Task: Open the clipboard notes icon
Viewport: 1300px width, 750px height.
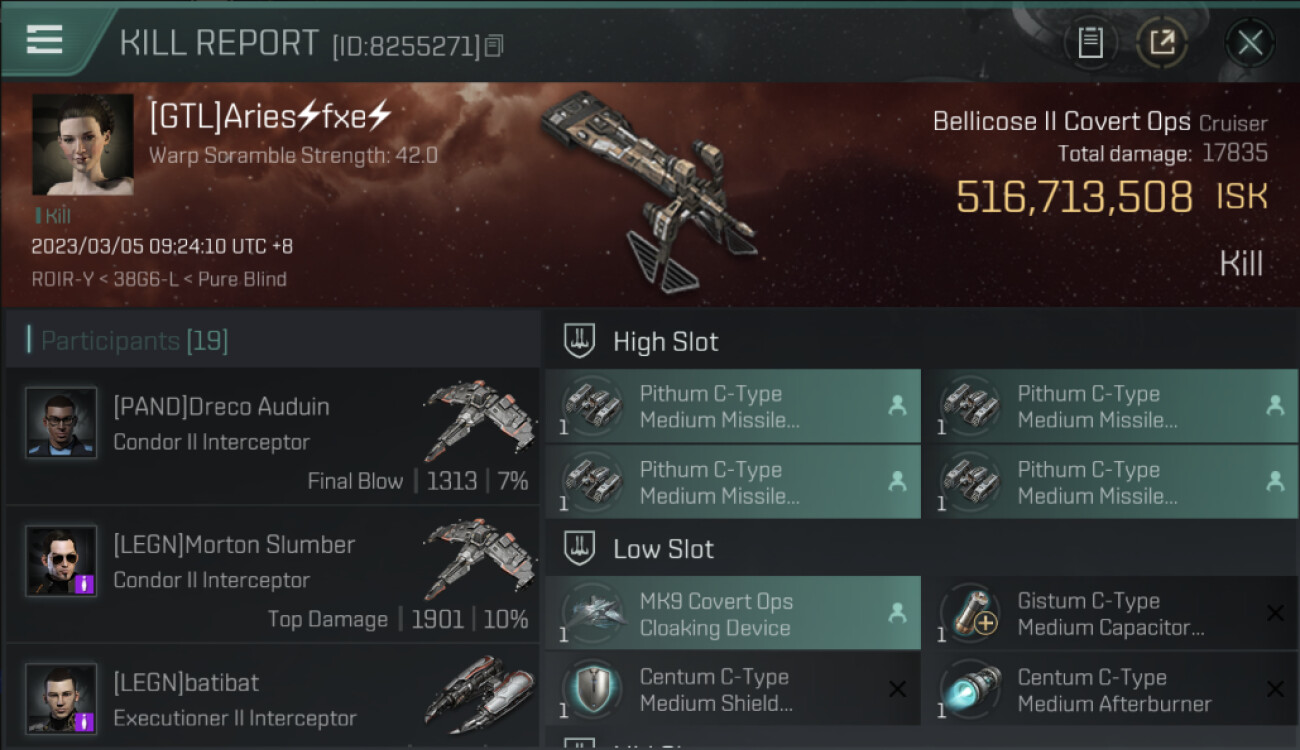Action: point(1090,43)
